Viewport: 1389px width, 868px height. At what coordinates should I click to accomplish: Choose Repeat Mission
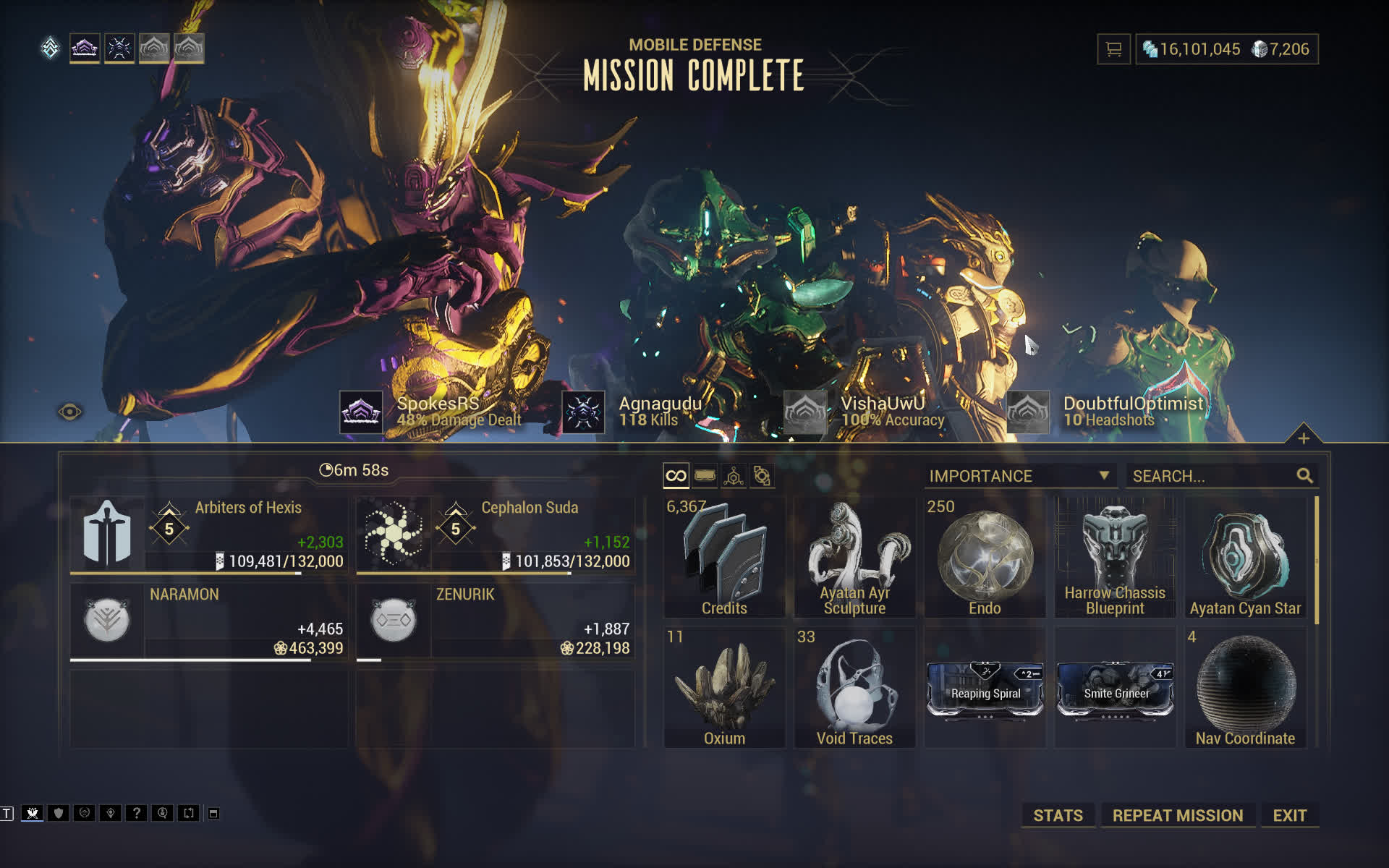pos(1177,815)
